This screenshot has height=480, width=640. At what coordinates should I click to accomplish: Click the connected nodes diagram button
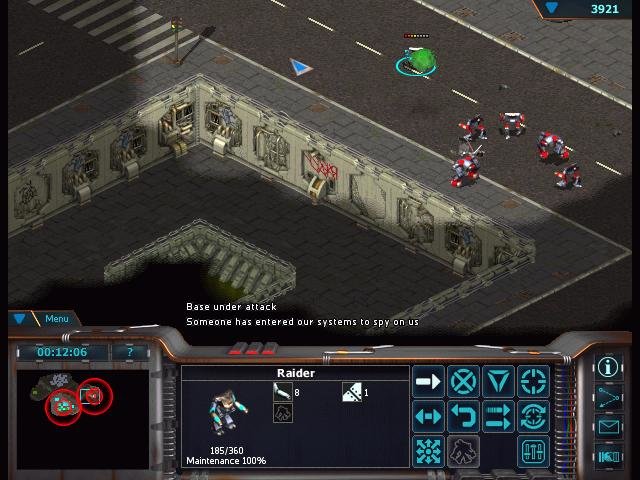click(x=608, y=397)
